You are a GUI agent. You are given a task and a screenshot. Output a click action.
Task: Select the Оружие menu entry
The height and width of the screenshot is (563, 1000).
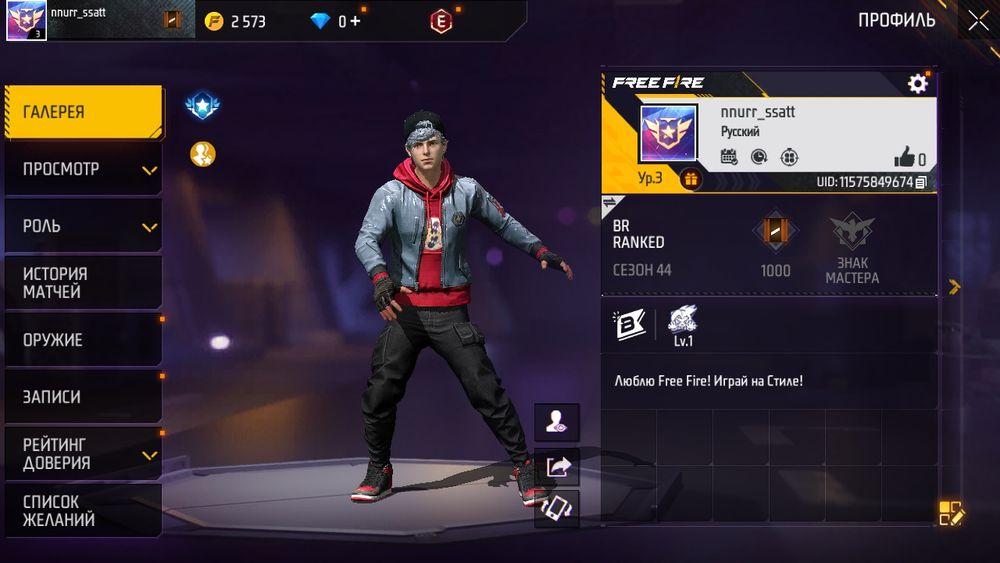[83, 340]
